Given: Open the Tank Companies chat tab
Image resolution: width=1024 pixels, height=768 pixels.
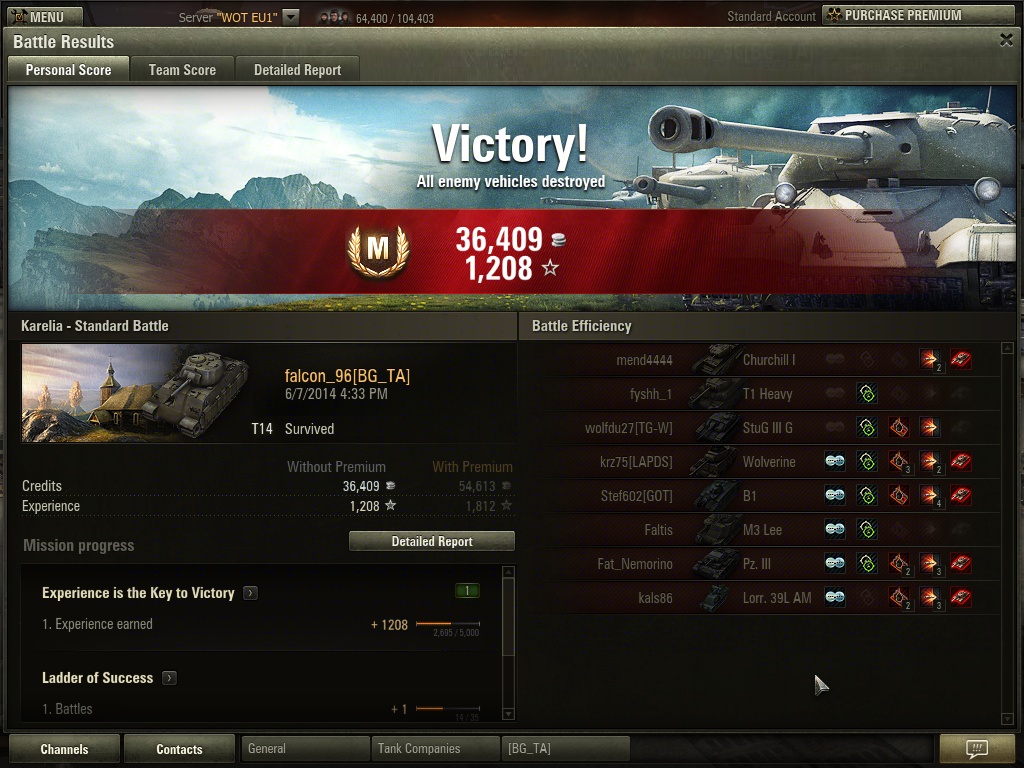Looking at the screenshot, I should (435, 748).
